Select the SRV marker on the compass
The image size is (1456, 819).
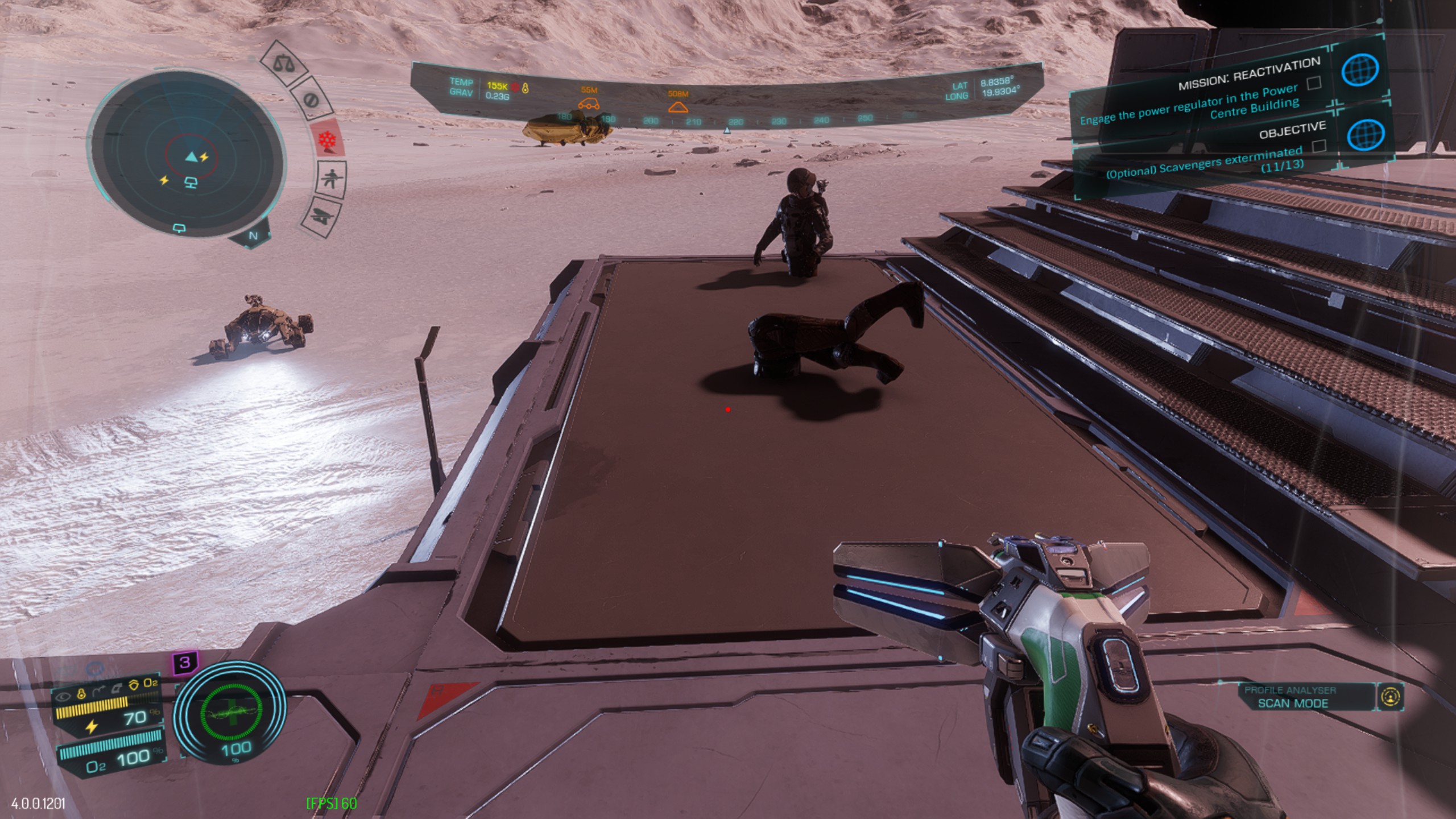click(x=589, y=104)
